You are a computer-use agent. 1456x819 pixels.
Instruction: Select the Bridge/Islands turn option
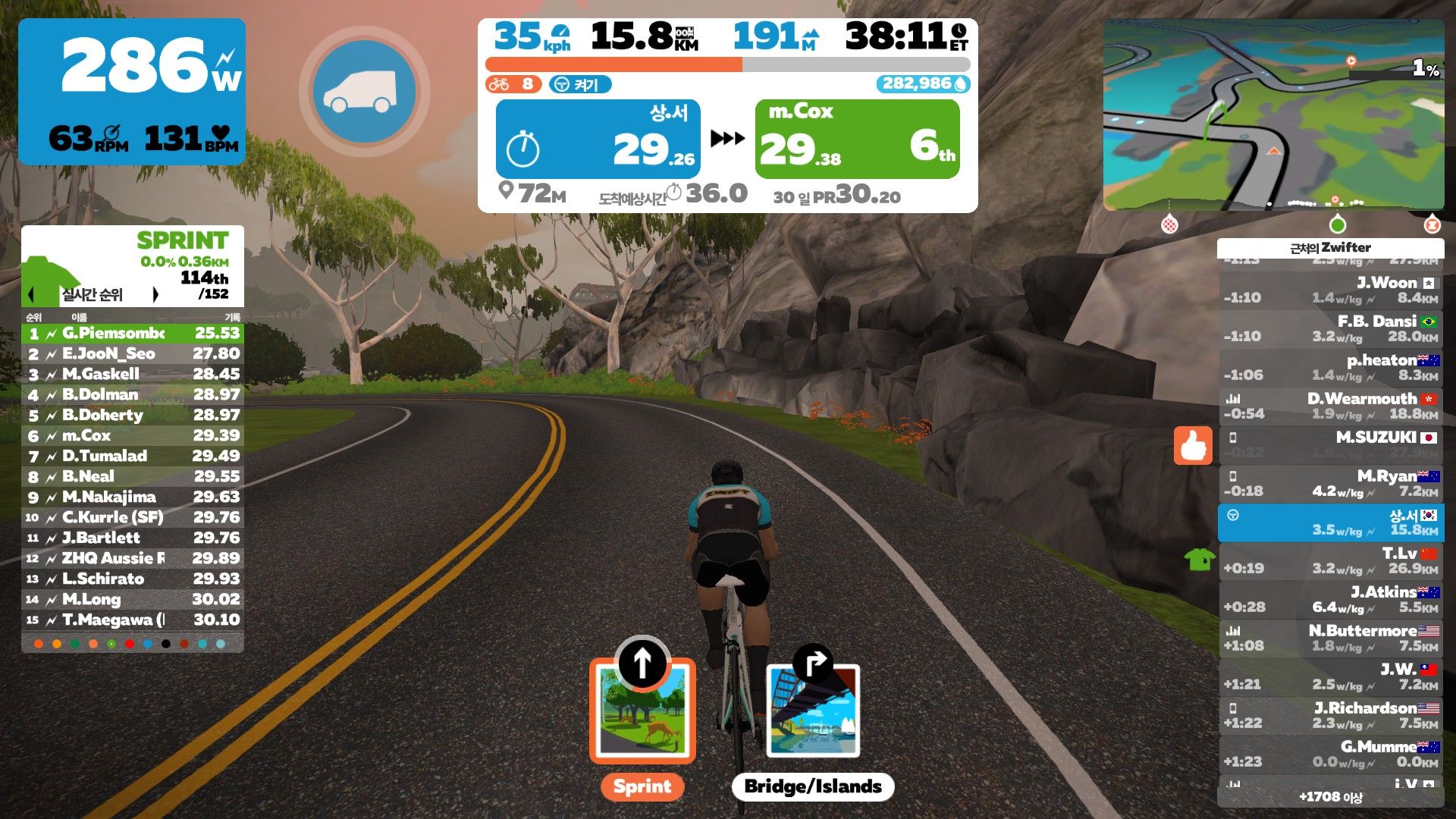click(x=813, y=712)
